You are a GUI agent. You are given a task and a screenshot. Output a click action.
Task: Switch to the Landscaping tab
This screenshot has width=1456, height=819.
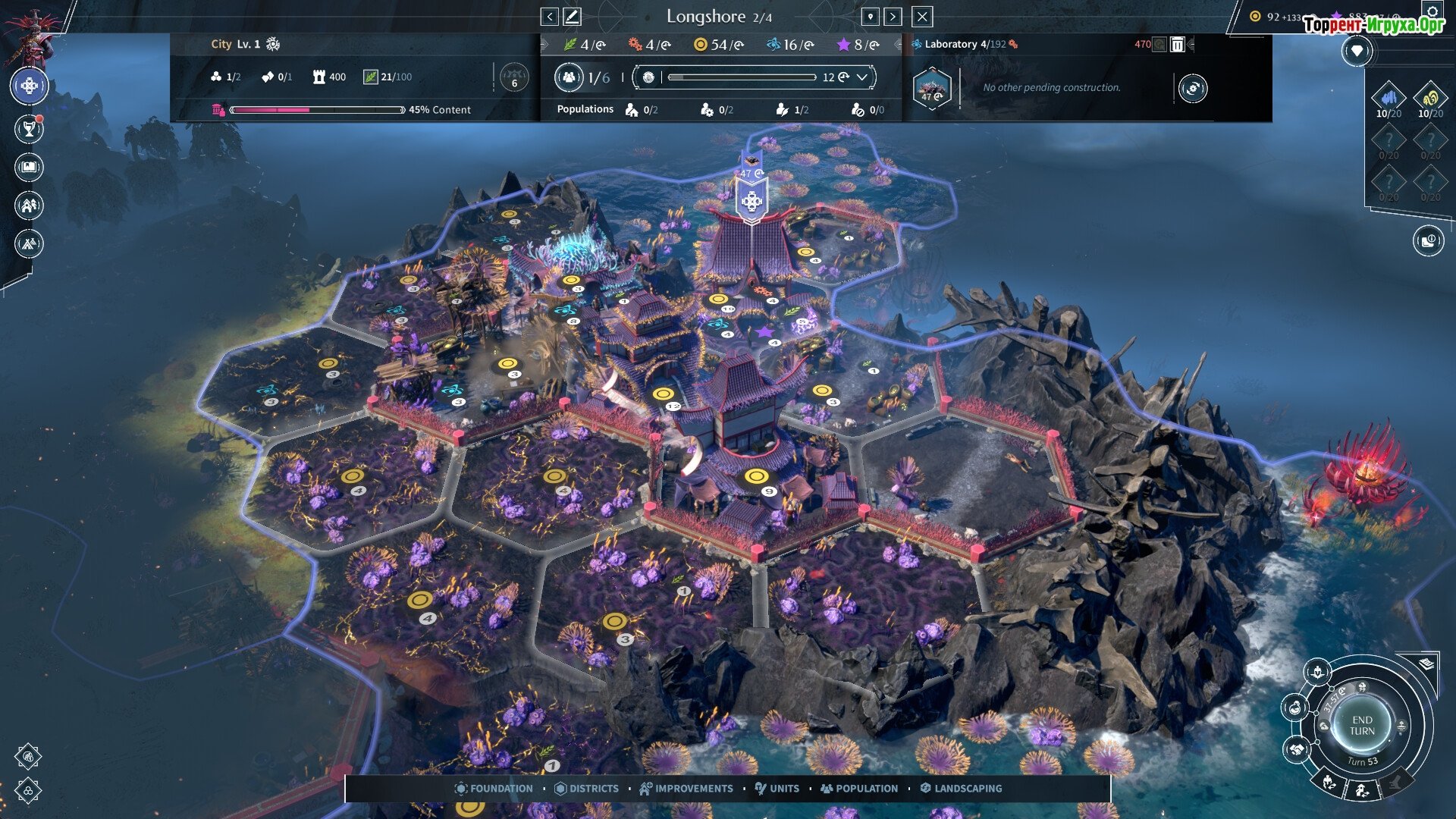coord(961,789)
